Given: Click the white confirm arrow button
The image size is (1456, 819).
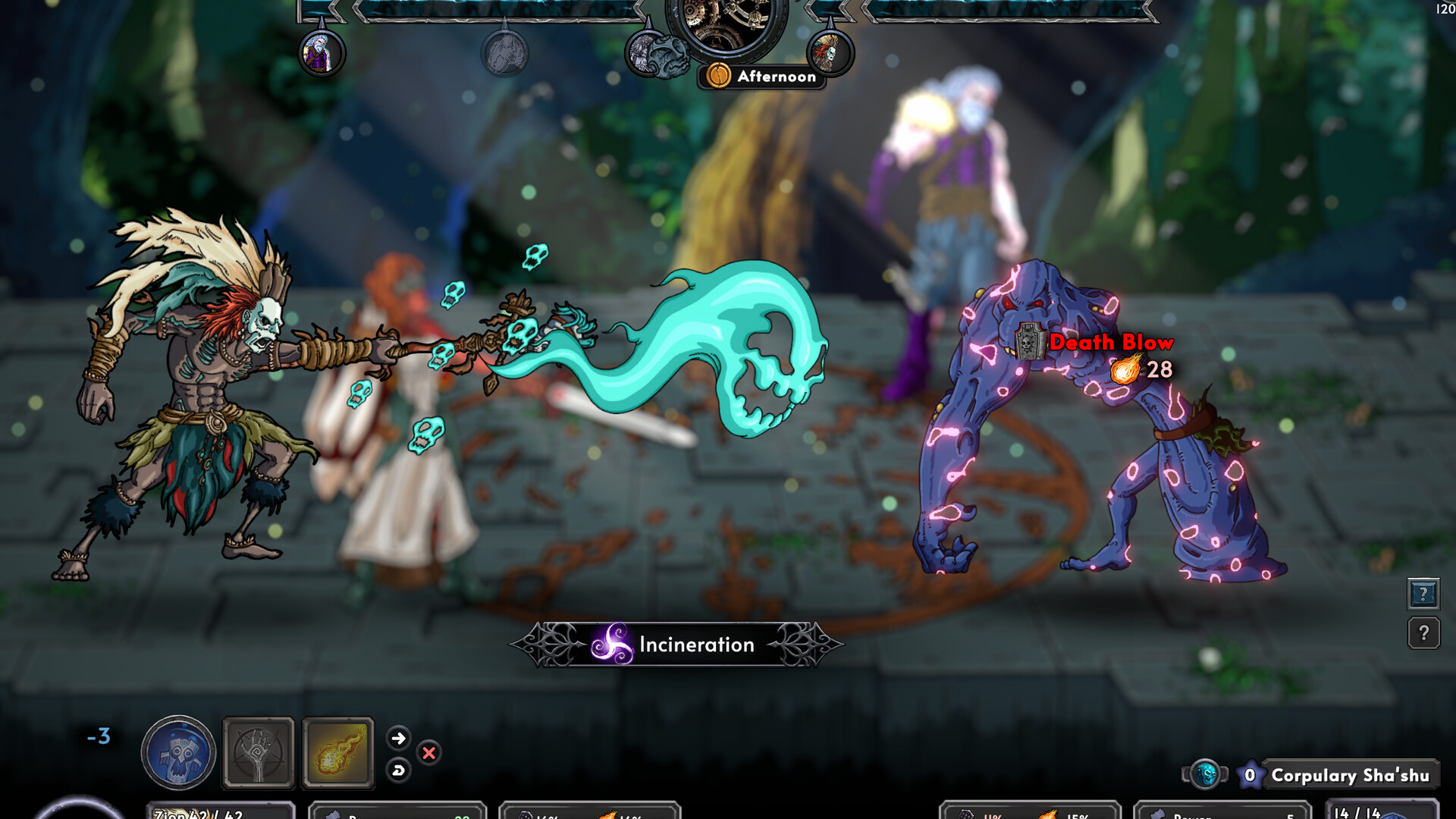Looking at the screenshot, I should (400, 737).
